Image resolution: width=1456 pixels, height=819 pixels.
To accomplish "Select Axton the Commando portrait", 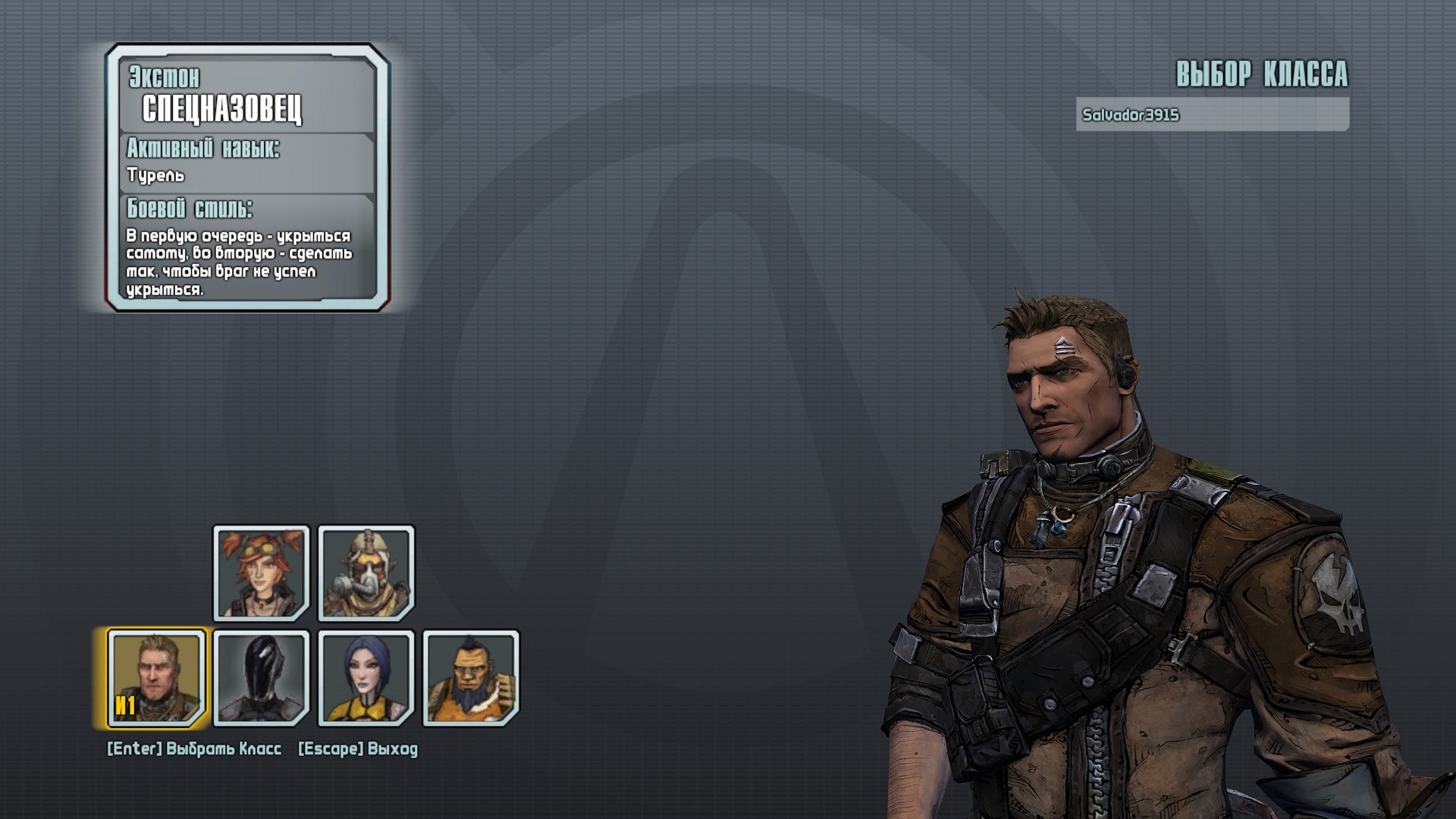I will click(x=157, y=677).
